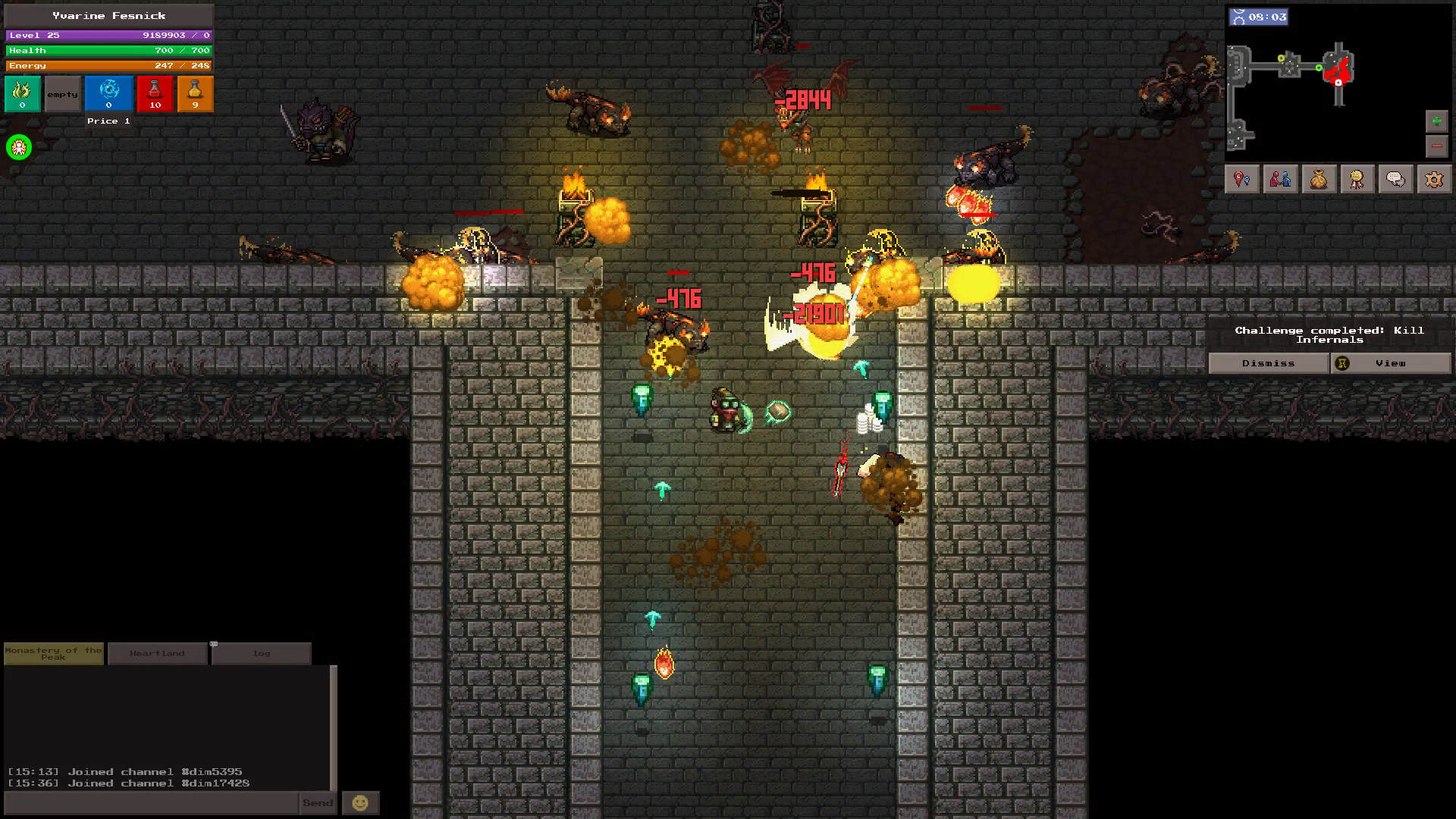1456x819 pixels.
Task: Use the red health potion with 10 charges
Action: click(x=155, y=93)
